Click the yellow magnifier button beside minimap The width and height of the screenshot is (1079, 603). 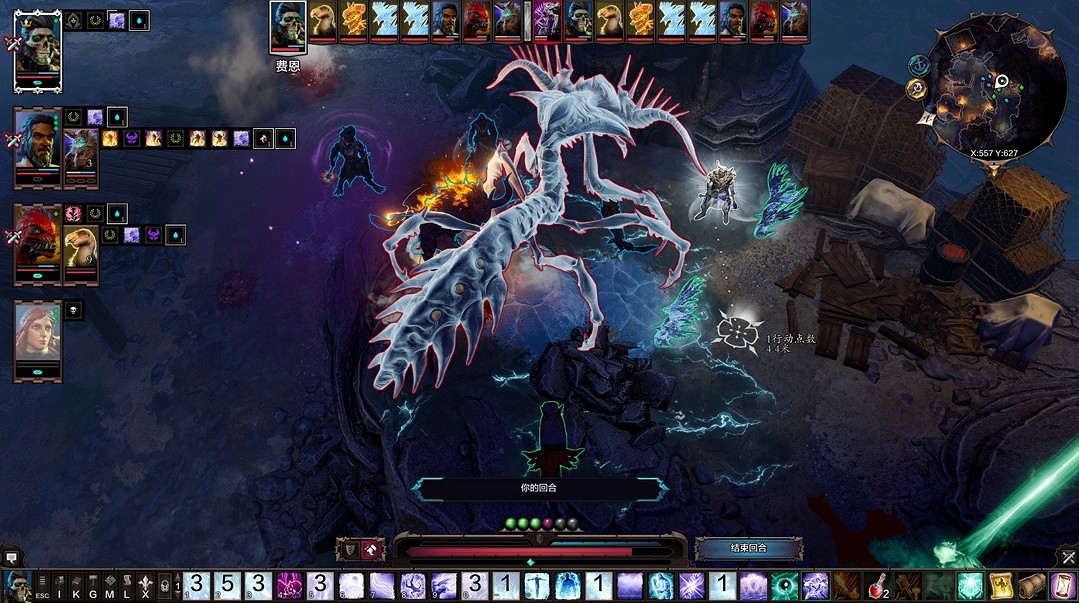point(915,89)
